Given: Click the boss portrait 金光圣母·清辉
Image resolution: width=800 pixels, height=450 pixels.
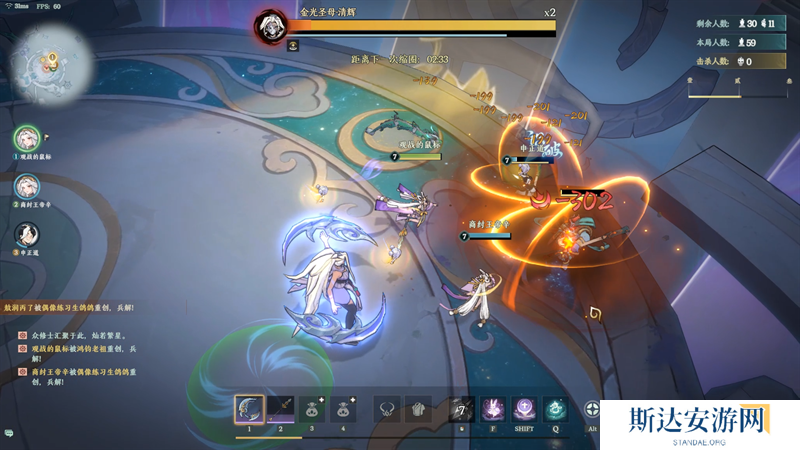Looking at the screenshot, I should click(270, 24).
